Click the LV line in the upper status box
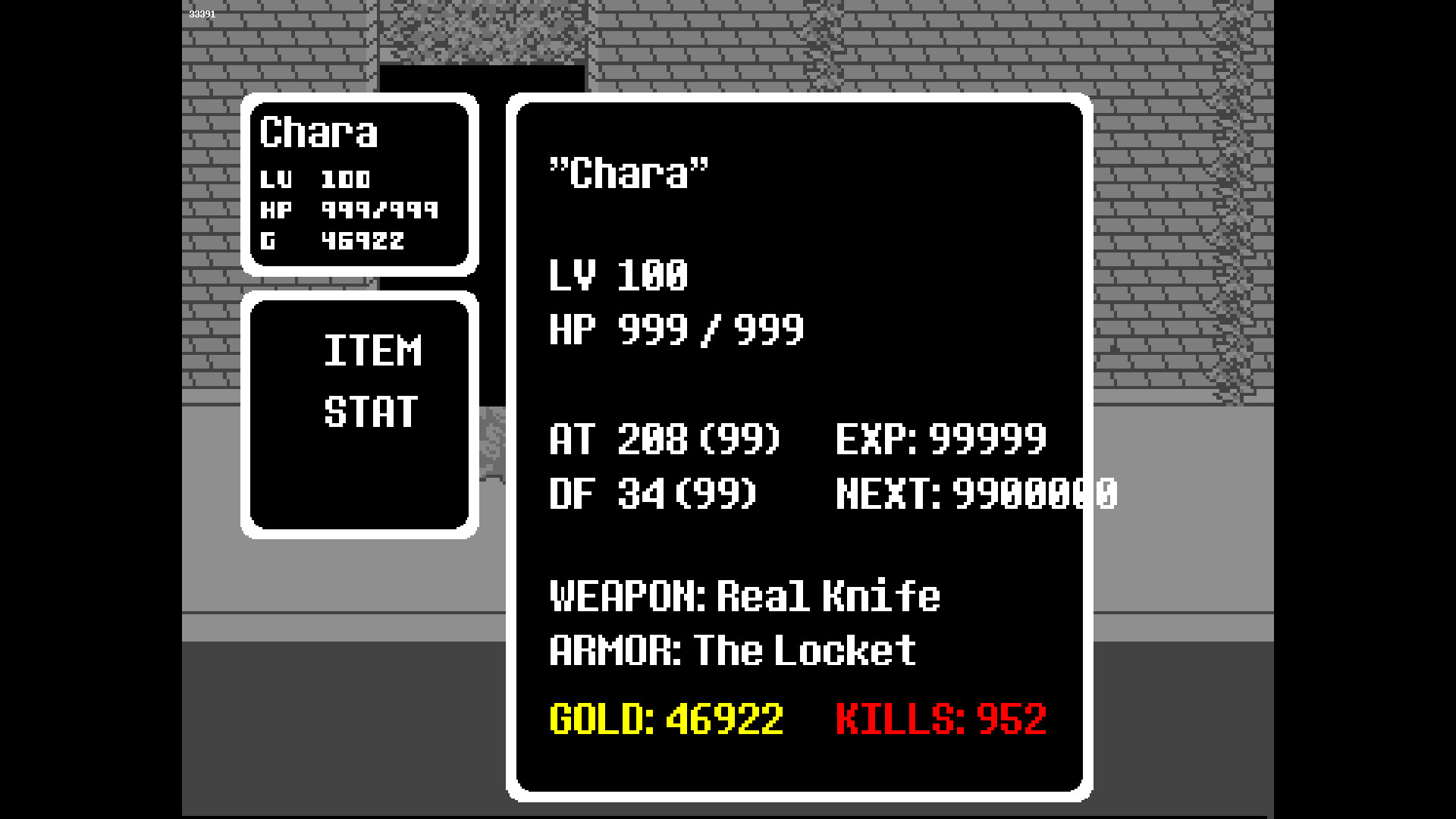 click(x=316, y=180)
